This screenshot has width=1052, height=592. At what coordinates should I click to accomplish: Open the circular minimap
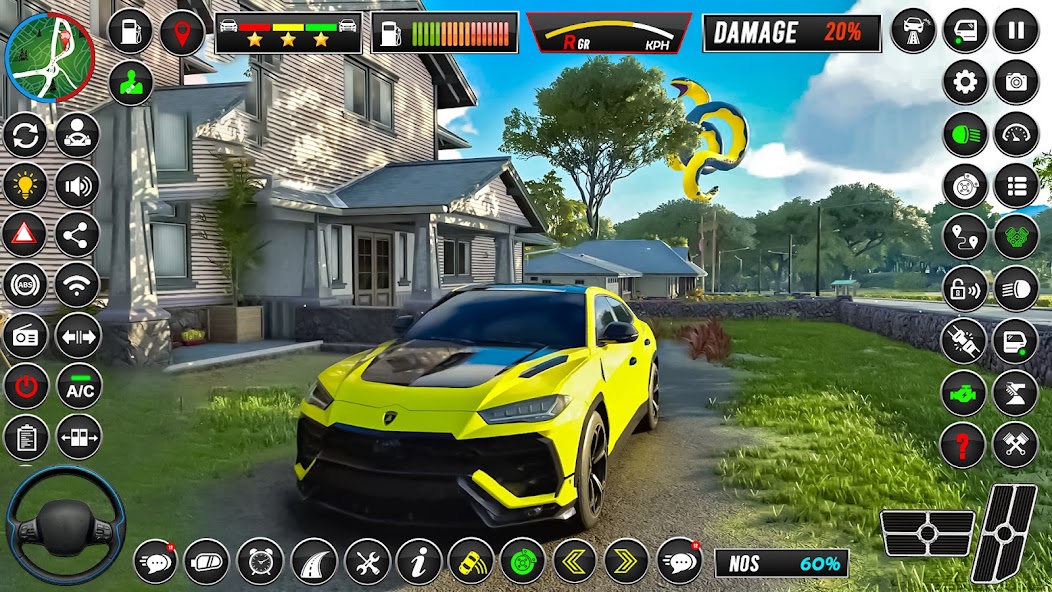[x=49, y=57]
